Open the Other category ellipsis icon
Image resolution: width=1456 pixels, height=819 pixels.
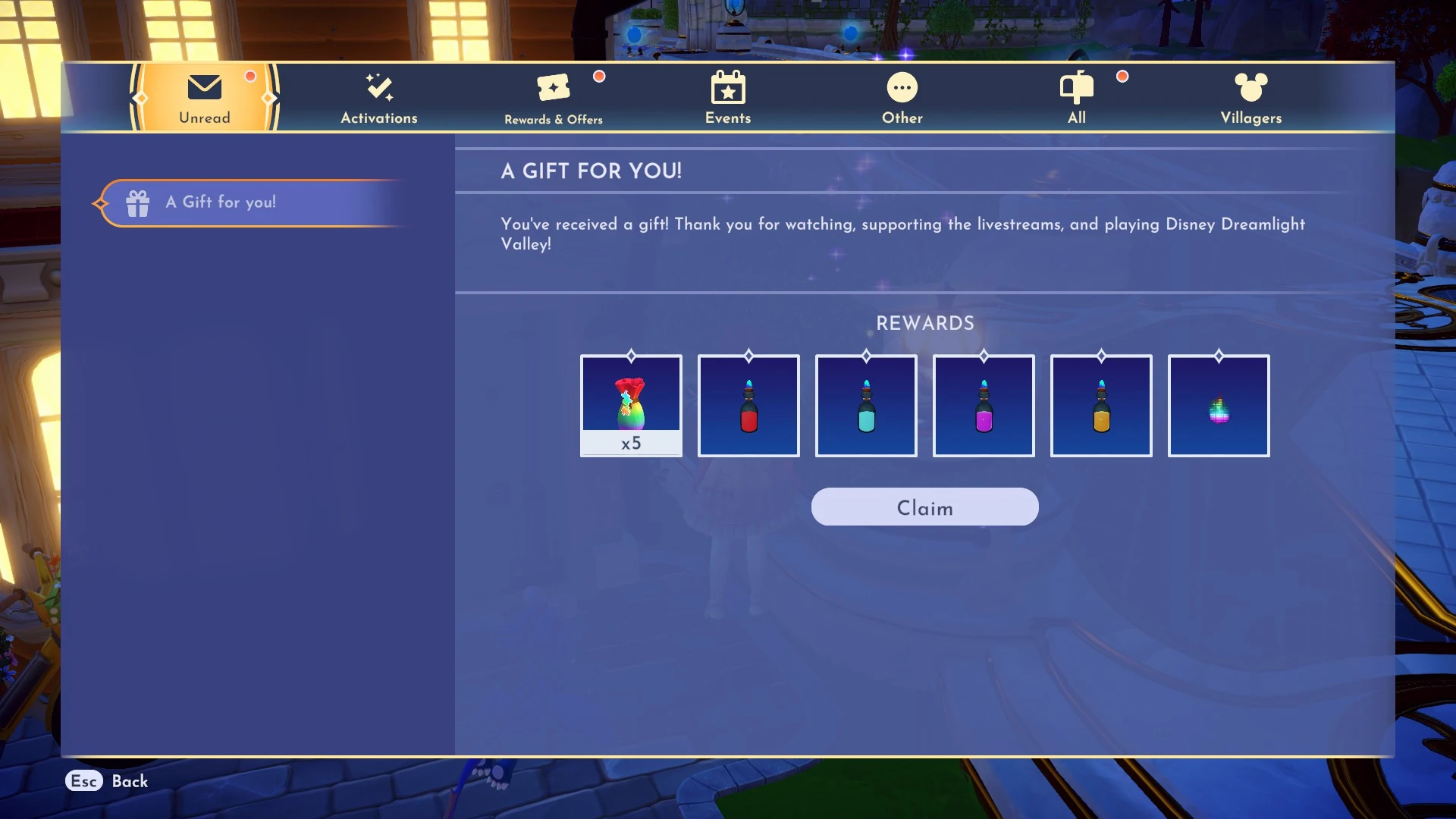pos(902,86)
